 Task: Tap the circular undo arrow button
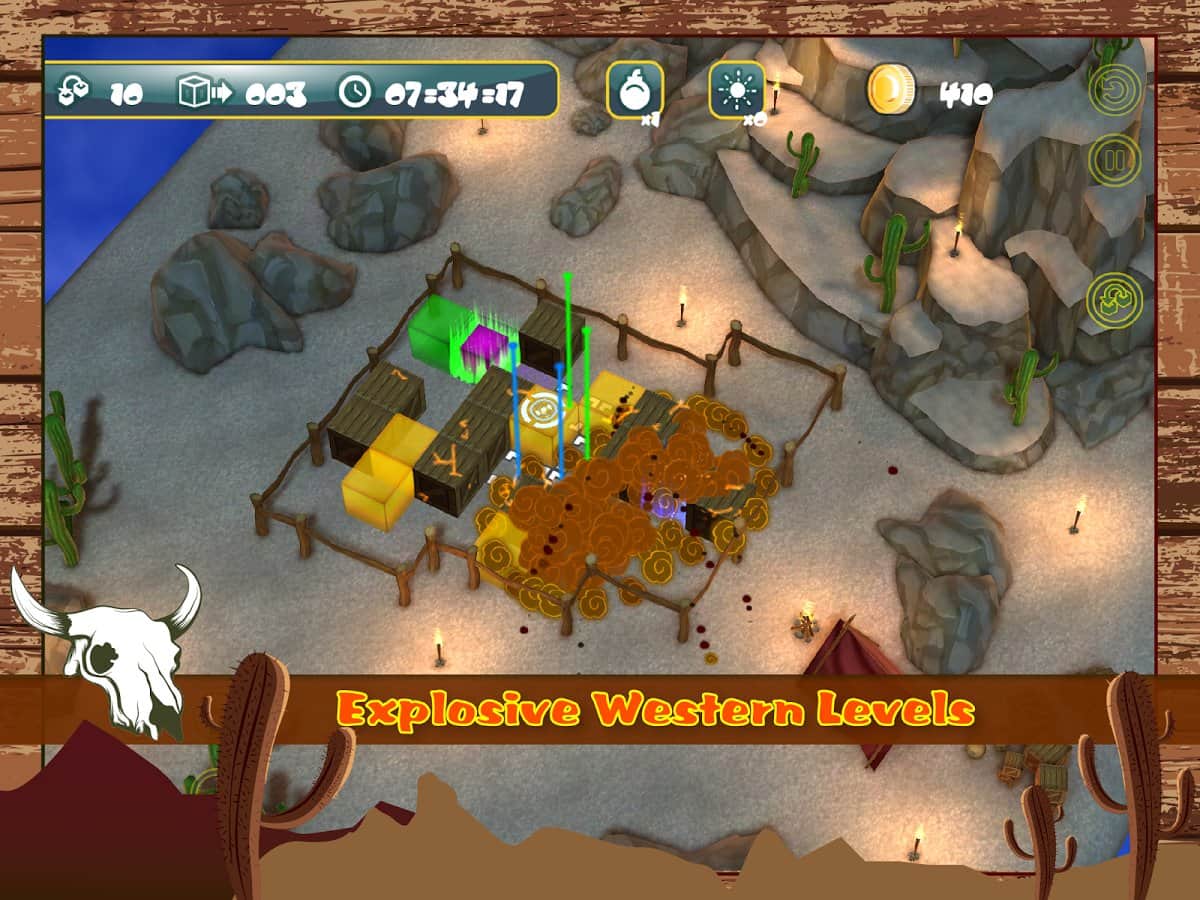(x=1115, y=91)
